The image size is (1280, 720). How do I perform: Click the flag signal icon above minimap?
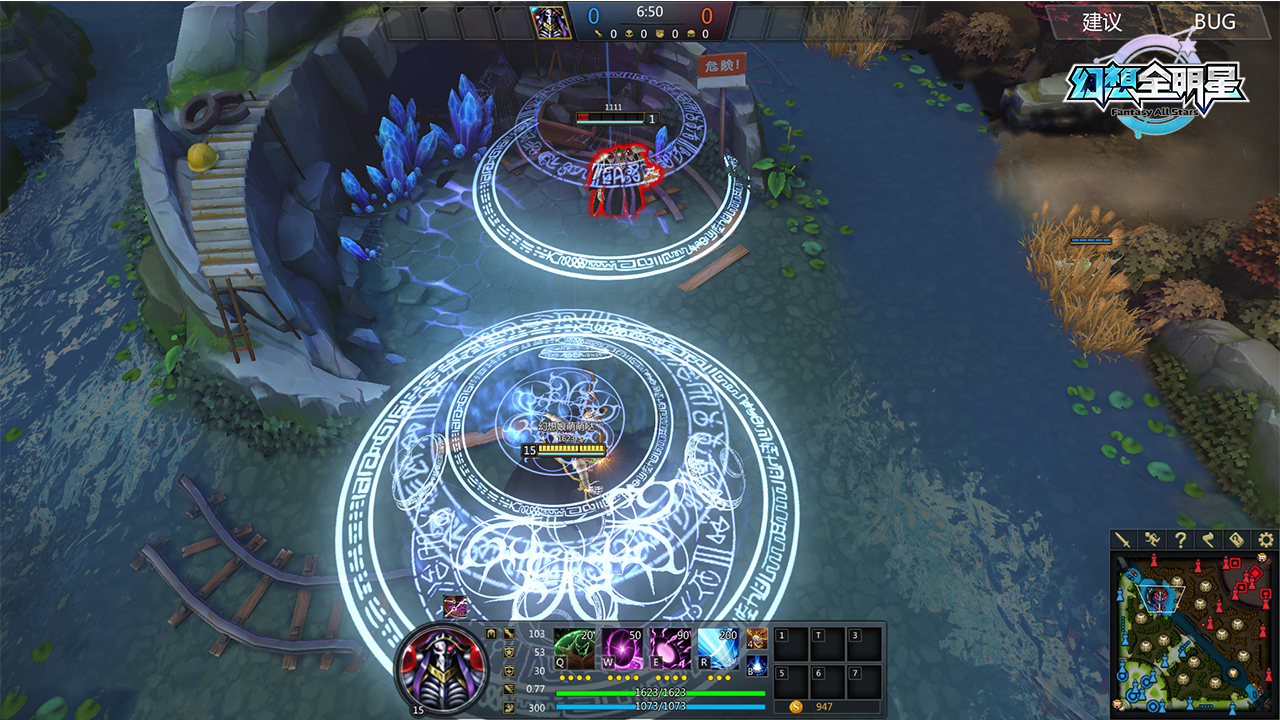tap(1209, 540)
